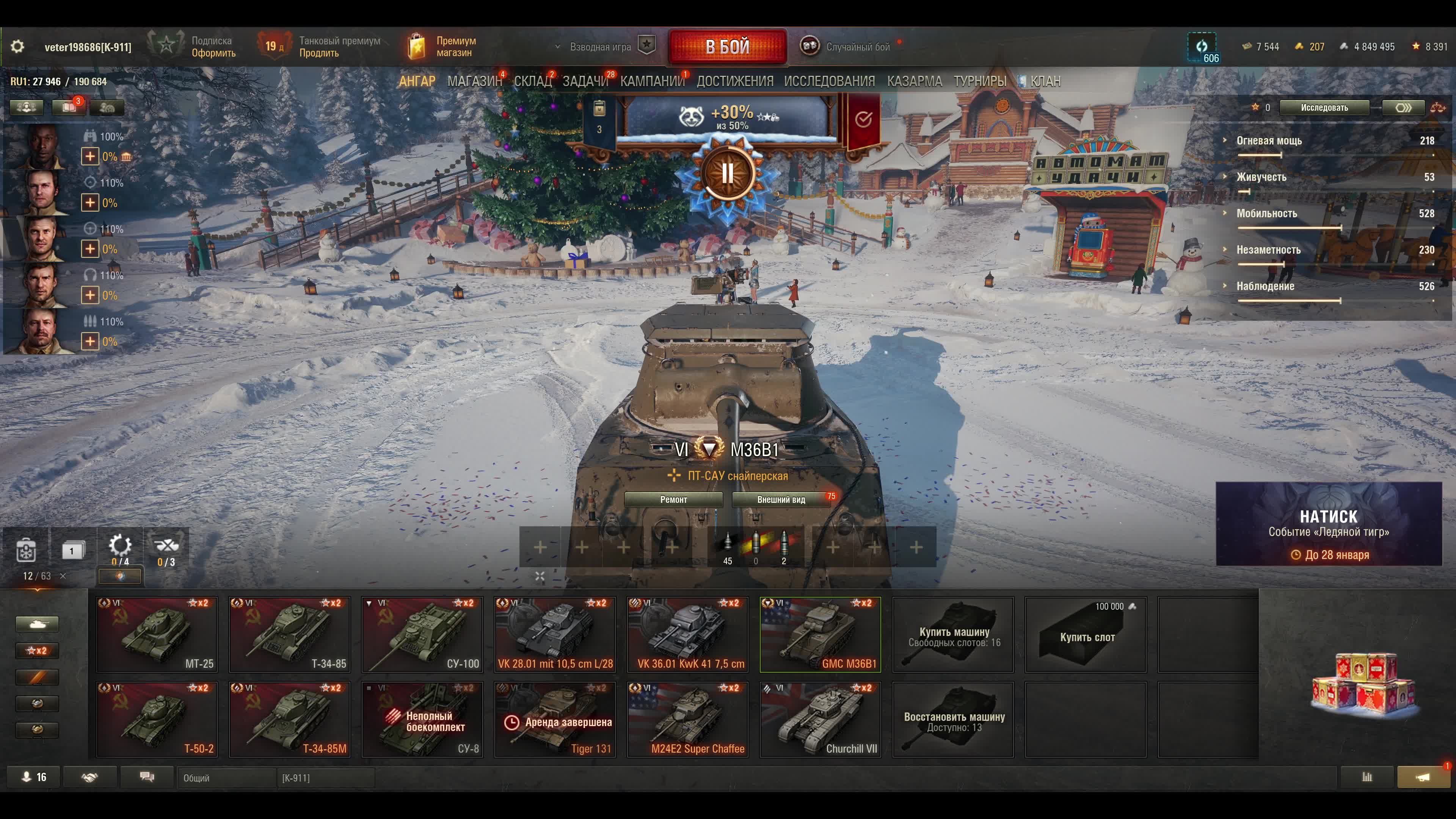The image size is (1456, 819).
Task: Open the КЛАН tab
Action: [x=1045, y=82]
